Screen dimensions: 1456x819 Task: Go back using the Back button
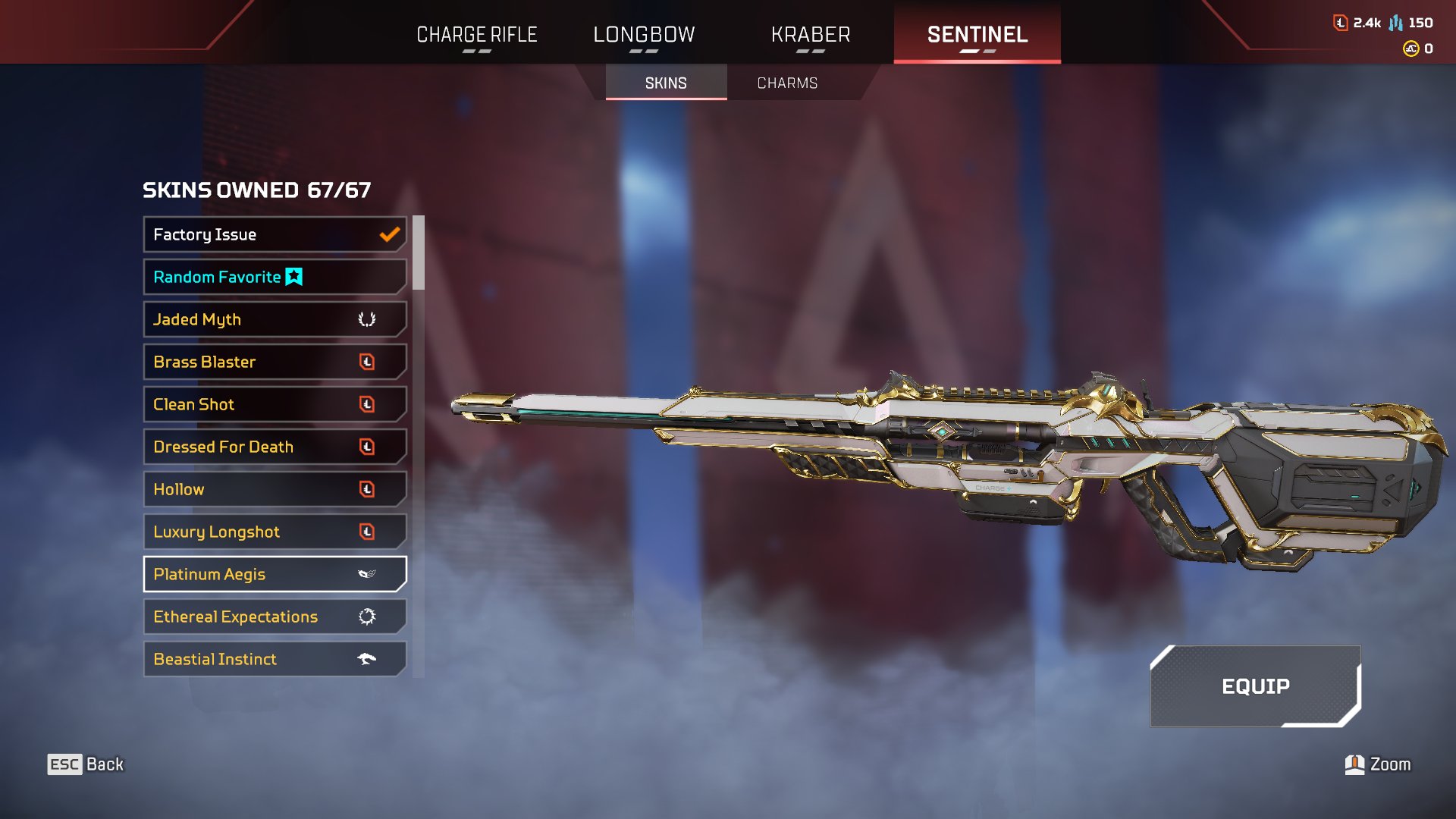pos(86,764)
